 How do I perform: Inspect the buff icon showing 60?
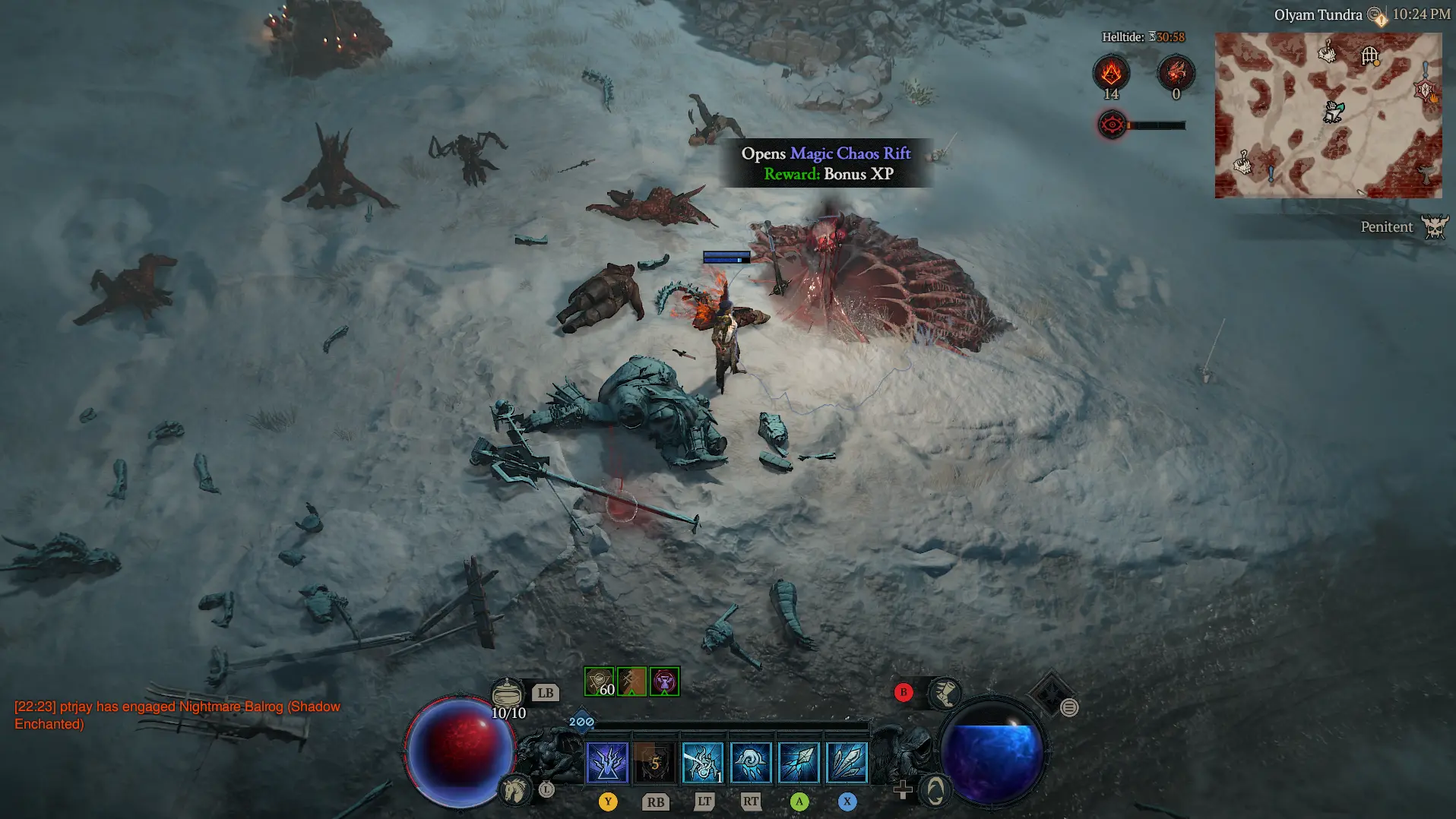click(599, 681)
